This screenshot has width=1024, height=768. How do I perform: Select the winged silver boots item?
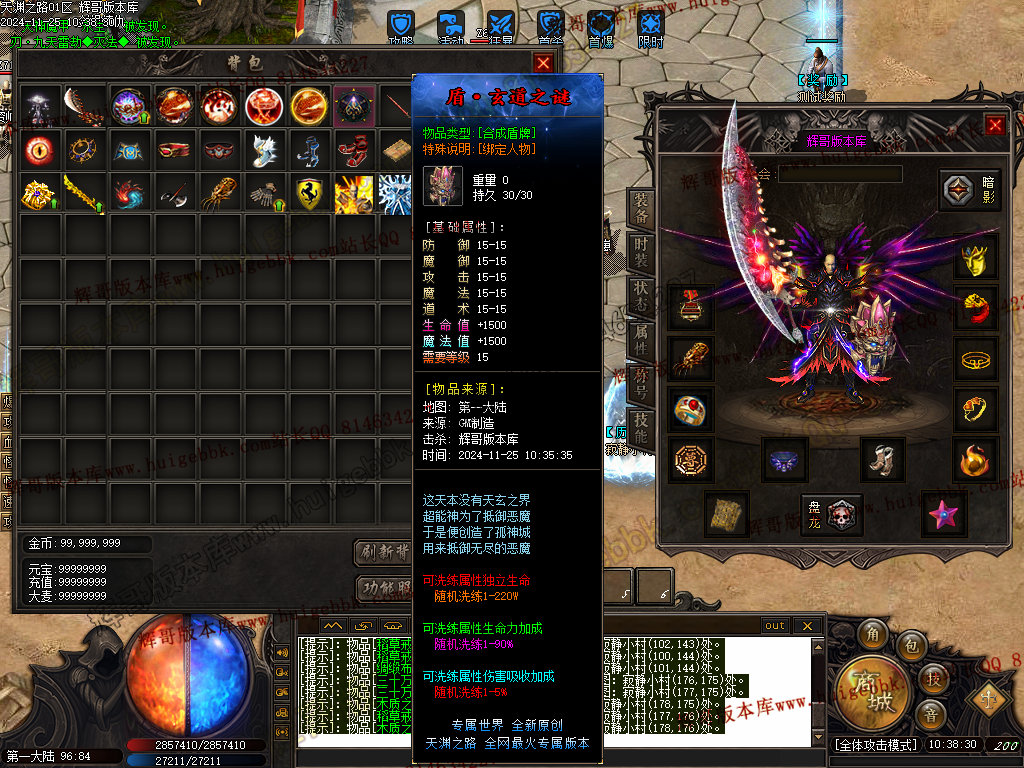coord(264,150)
